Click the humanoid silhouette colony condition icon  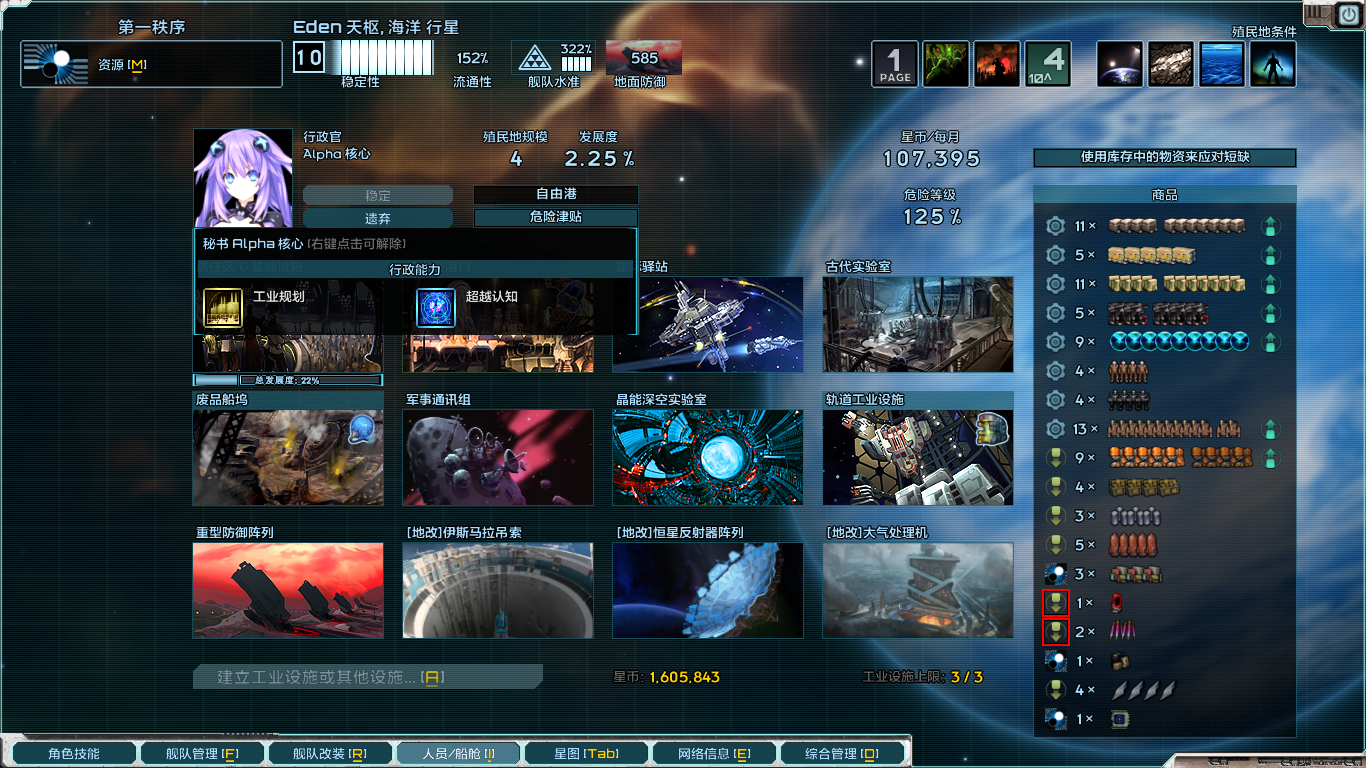pyautogui.click(x=1272, y=63)
